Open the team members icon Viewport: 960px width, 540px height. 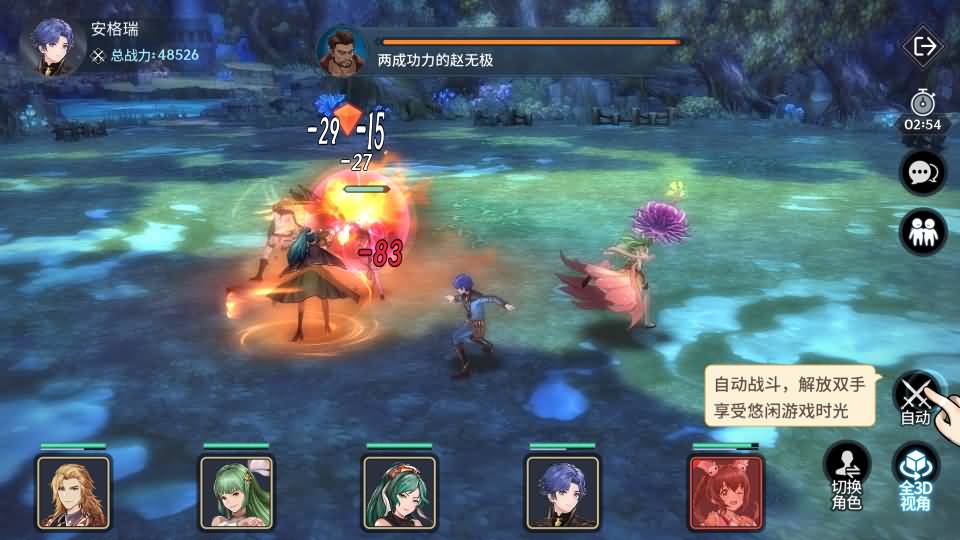coord(922,232)
